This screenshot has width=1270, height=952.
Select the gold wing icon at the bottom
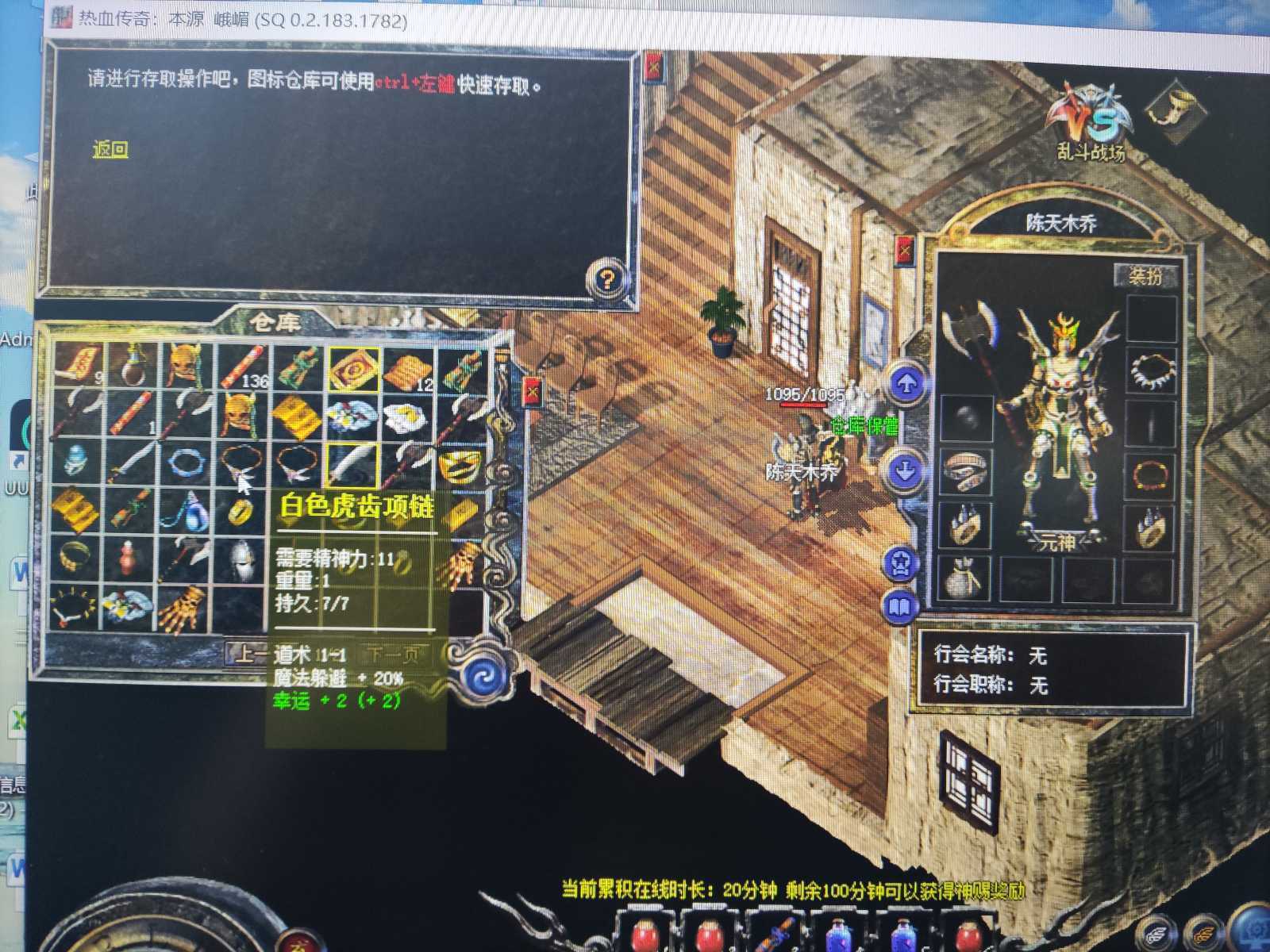pyautogui.click(x=1201, y=935)
